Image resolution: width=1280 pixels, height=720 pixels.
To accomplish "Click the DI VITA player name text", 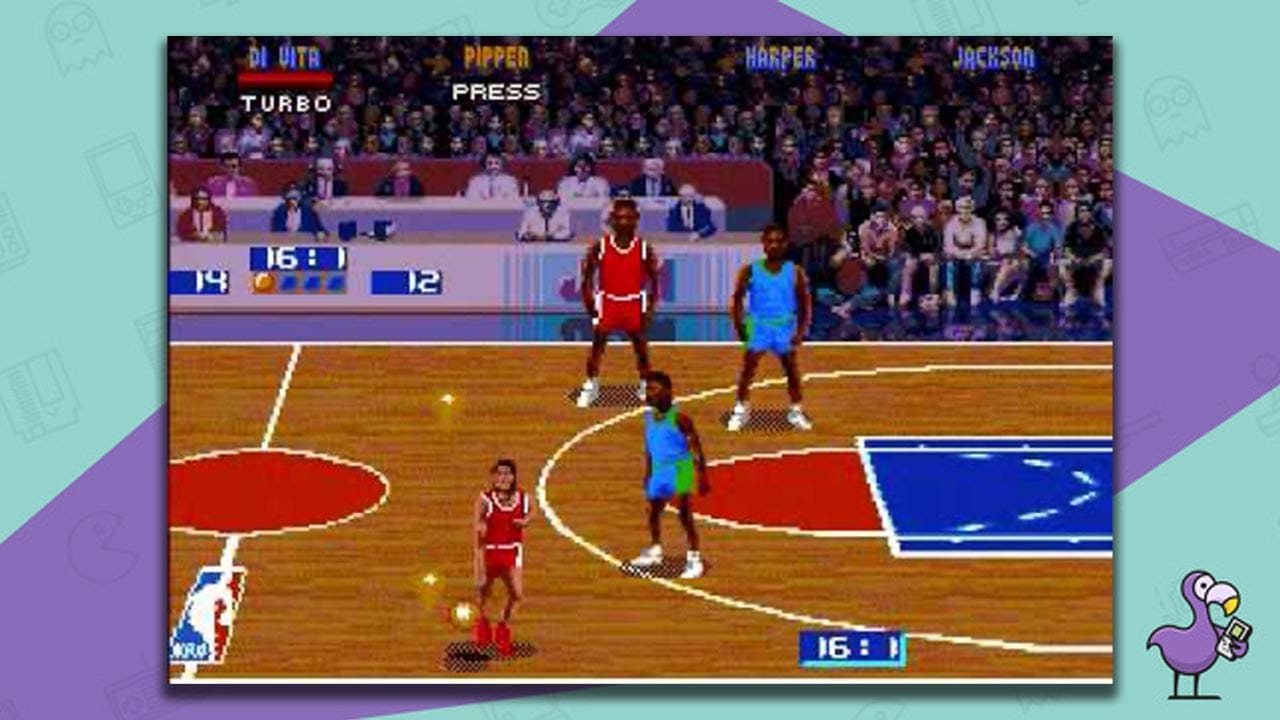I will (x=286, y=56).
